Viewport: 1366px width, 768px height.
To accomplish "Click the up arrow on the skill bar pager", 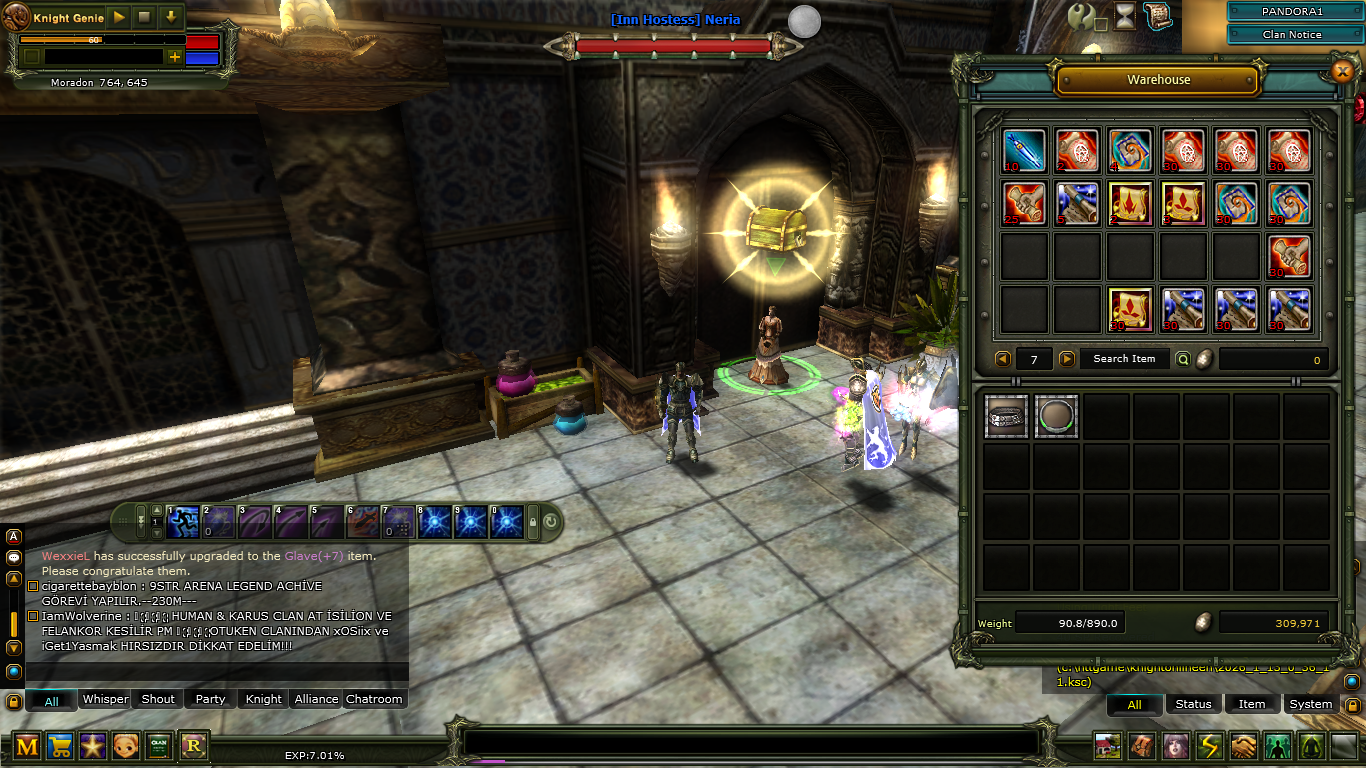I will click(156, 511).
